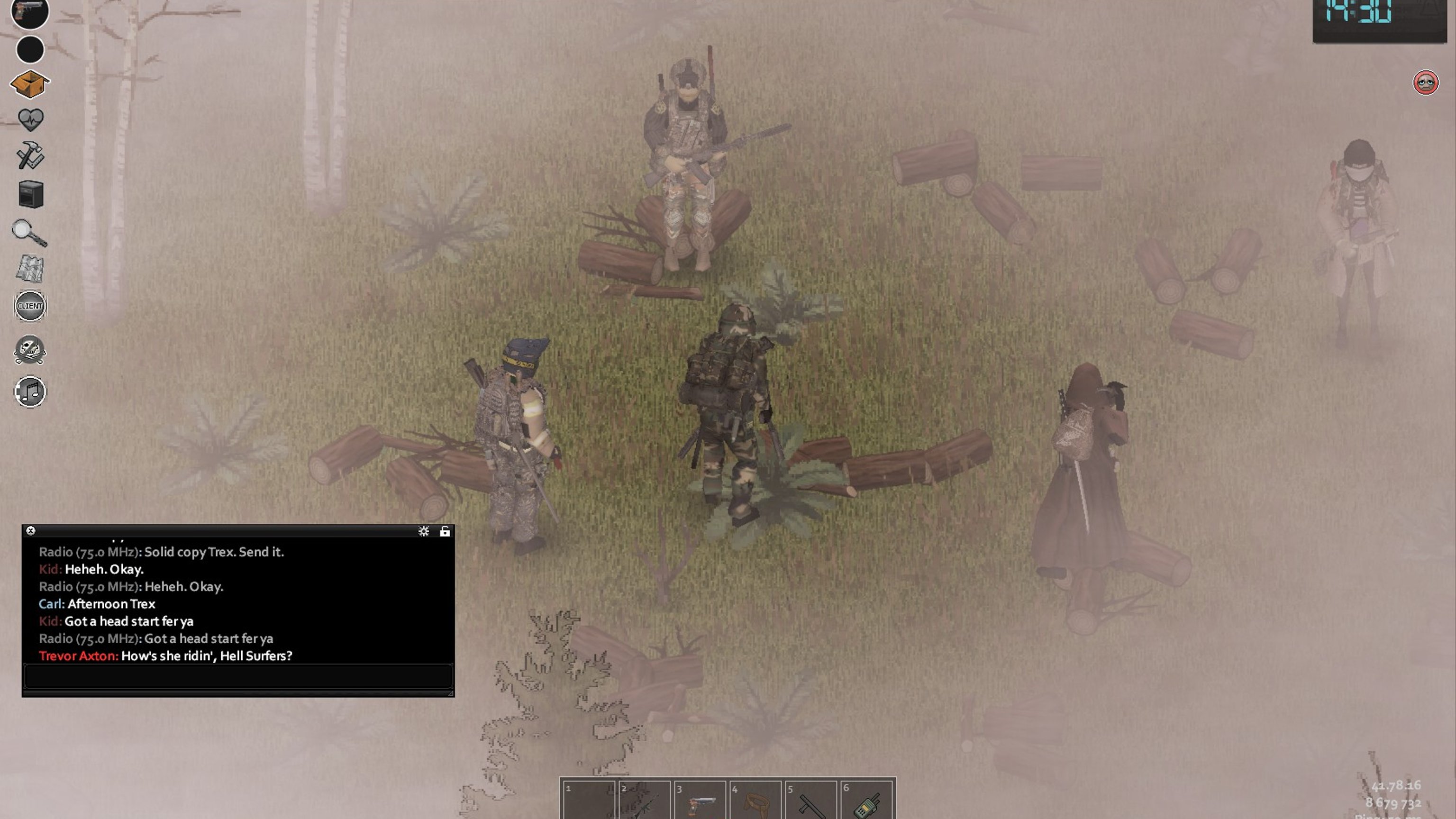
Task: Toggle the skull and crossbones PvP icon
Action: pyautogui.click(x=30, y=350)
